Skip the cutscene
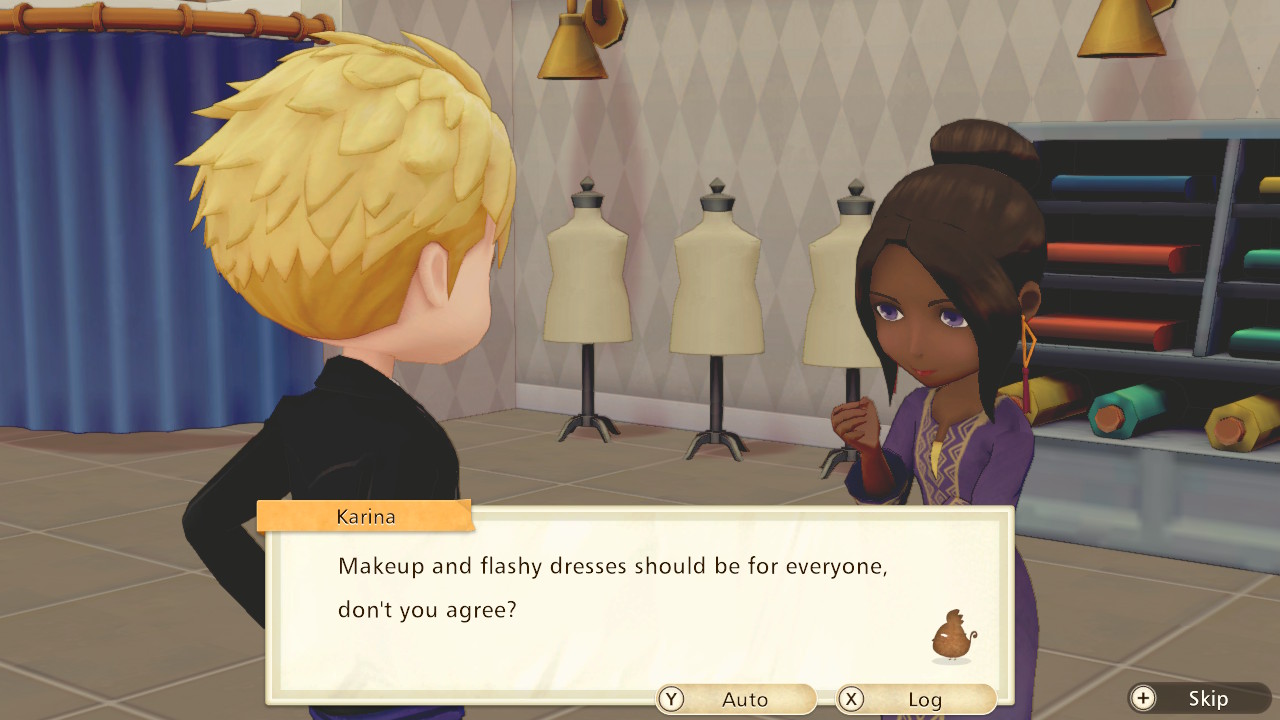Image resolution: width=1280 pixels, height=720 pixels. (x=1198, y=698)
